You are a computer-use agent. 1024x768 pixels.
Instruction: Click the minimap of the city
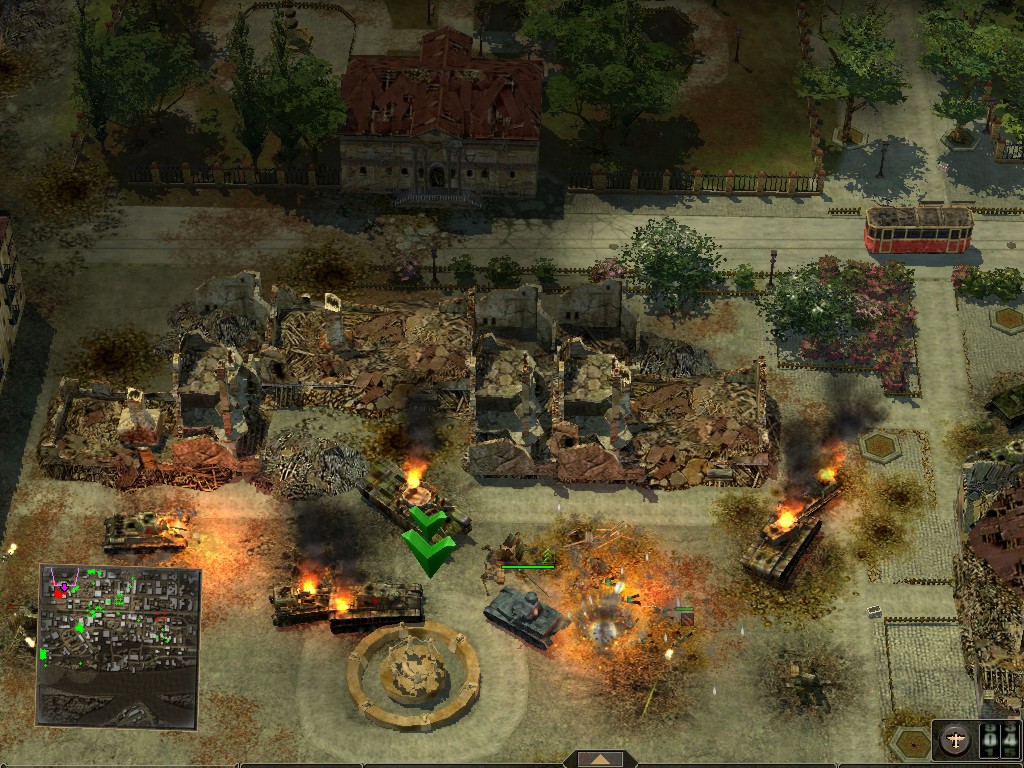[x=119, y=645]
